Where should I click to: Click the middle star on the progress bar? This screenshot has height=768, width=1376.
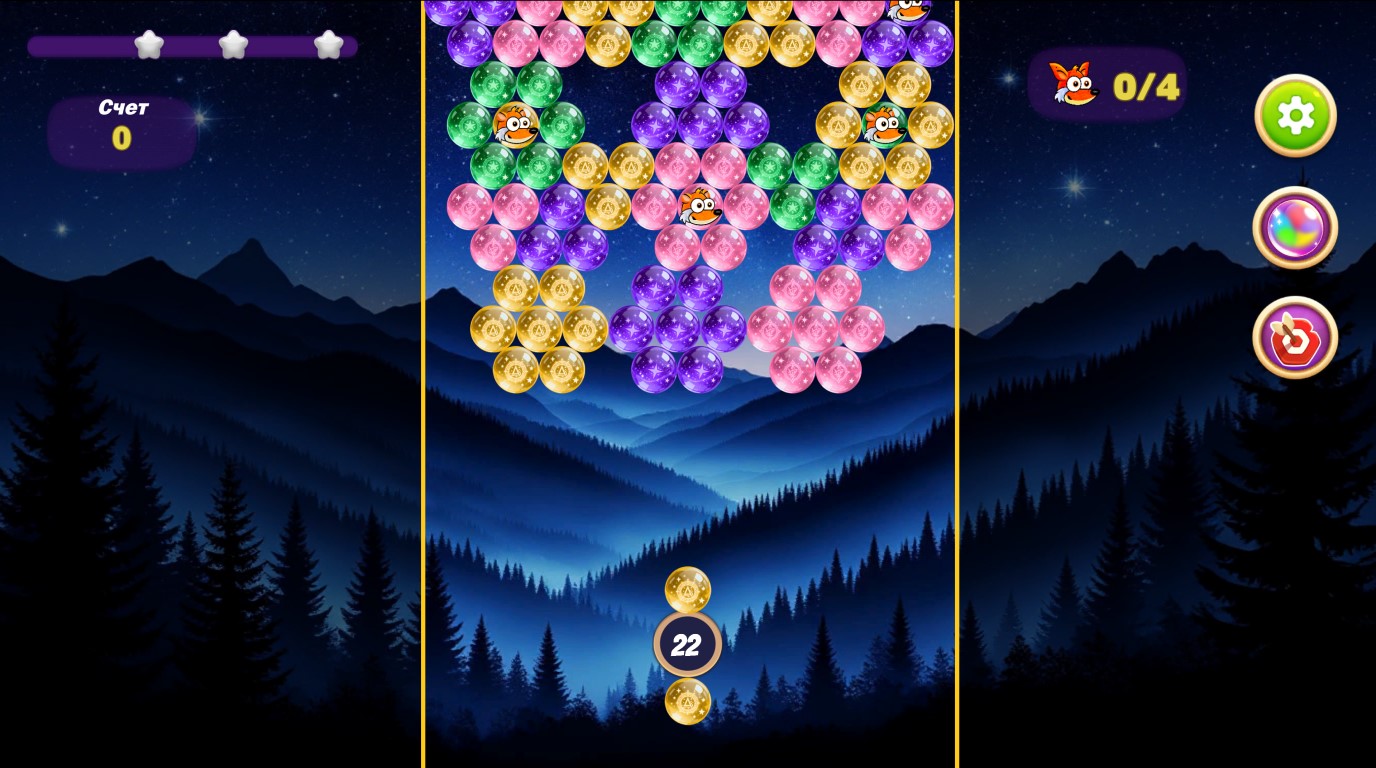click(x=235, y=45)
